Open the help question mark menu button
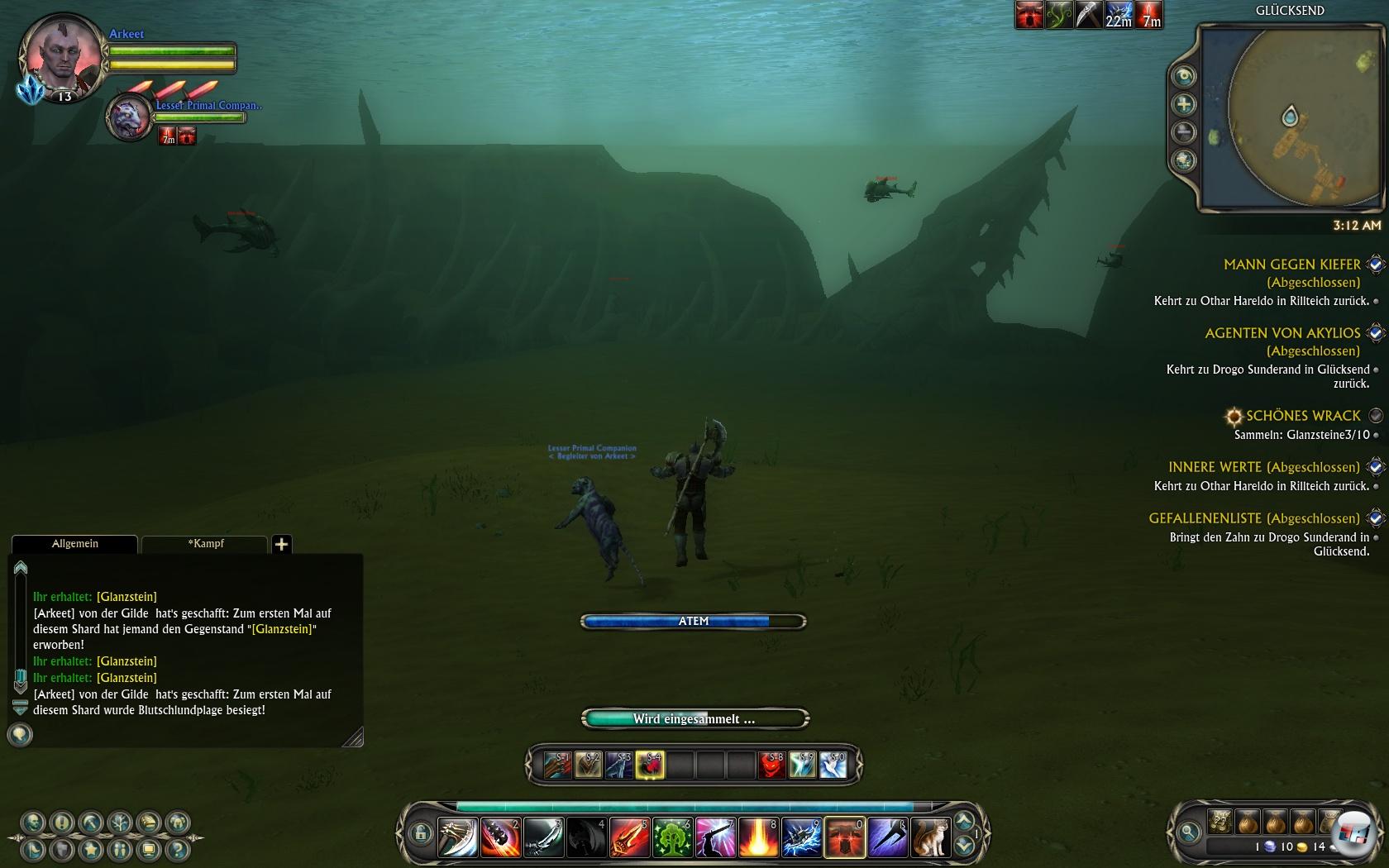This screenshot has width=1389, height=868. [177, 848]
